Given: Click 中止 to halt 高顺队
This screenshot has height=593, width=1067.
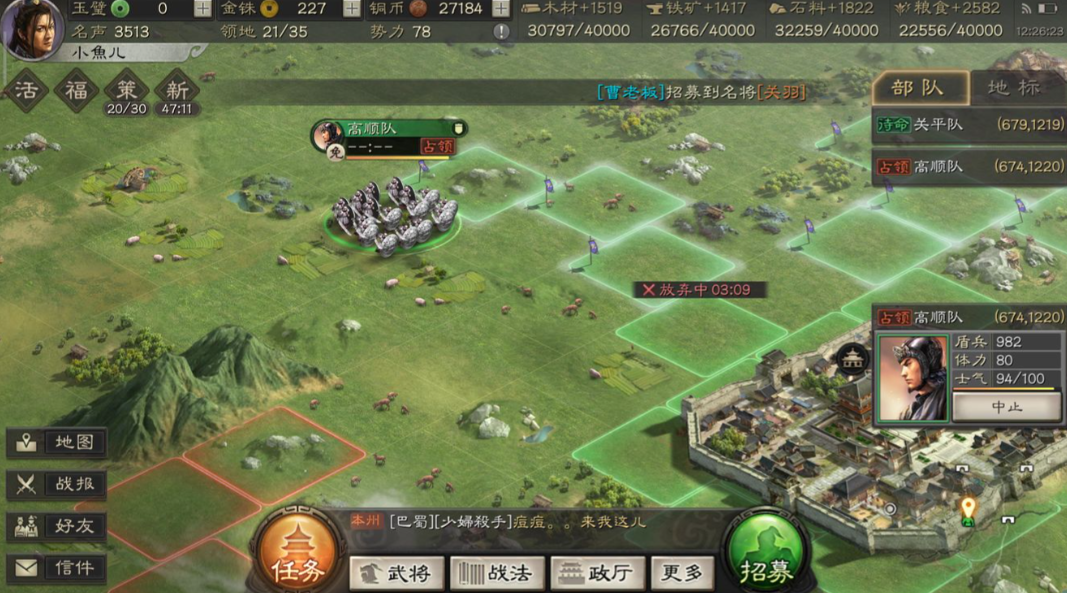Looking at the screenshot, I should point(1006,407).
